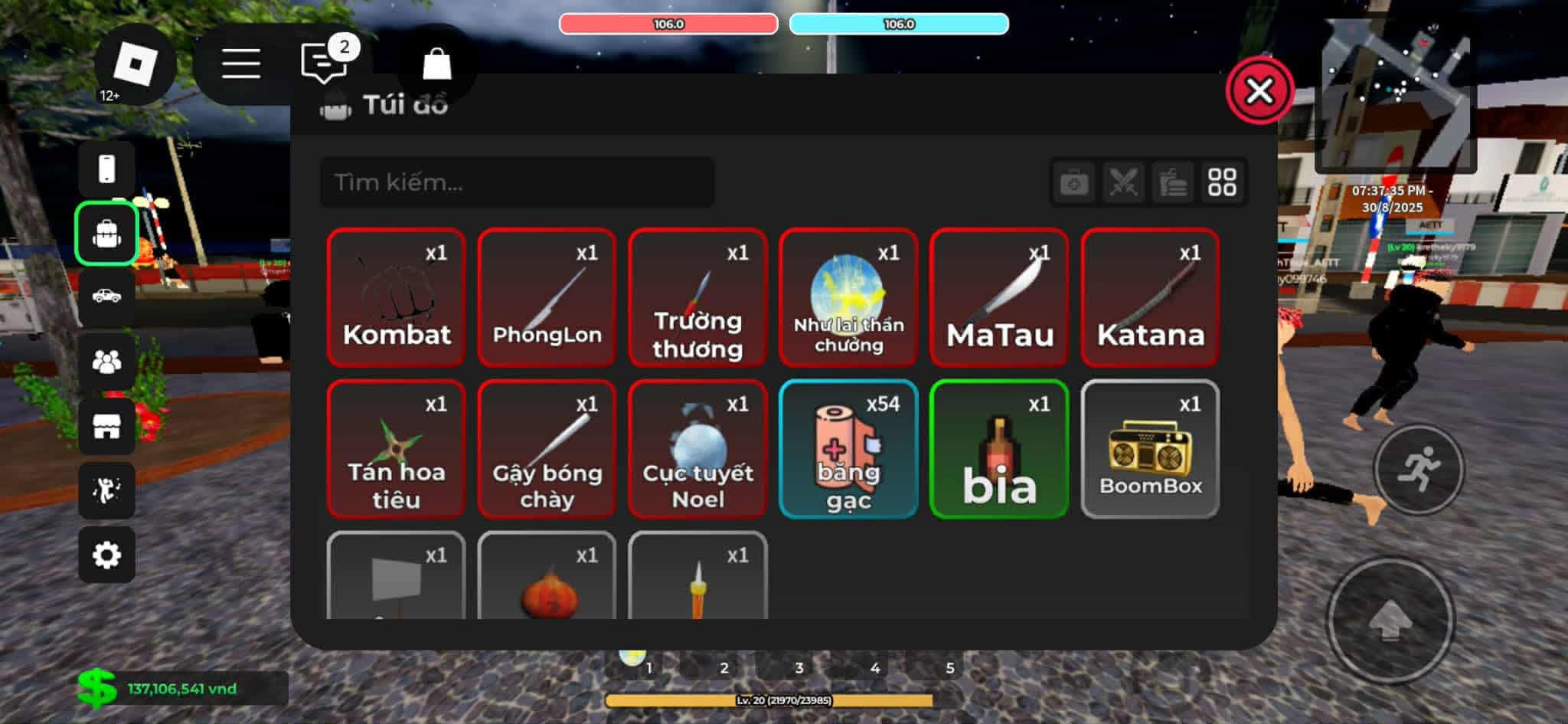Open the chat with two unread messages
The width and height of the screenshot is (1568, 724).
point(325,63)
